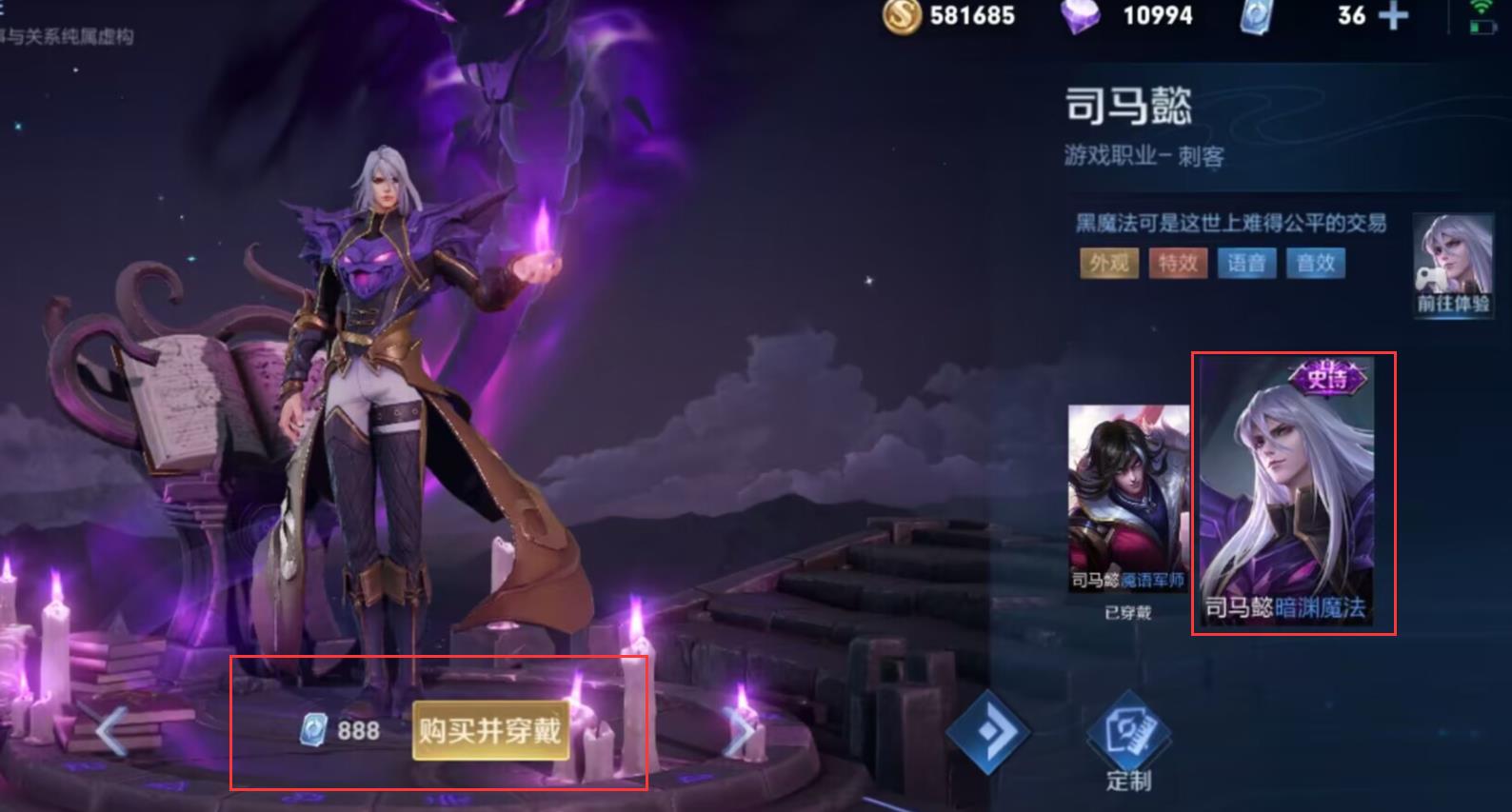This screenshot has height=812, width=1512.
Task: Click the plus to add vouchers
Action: point(1395,15)
